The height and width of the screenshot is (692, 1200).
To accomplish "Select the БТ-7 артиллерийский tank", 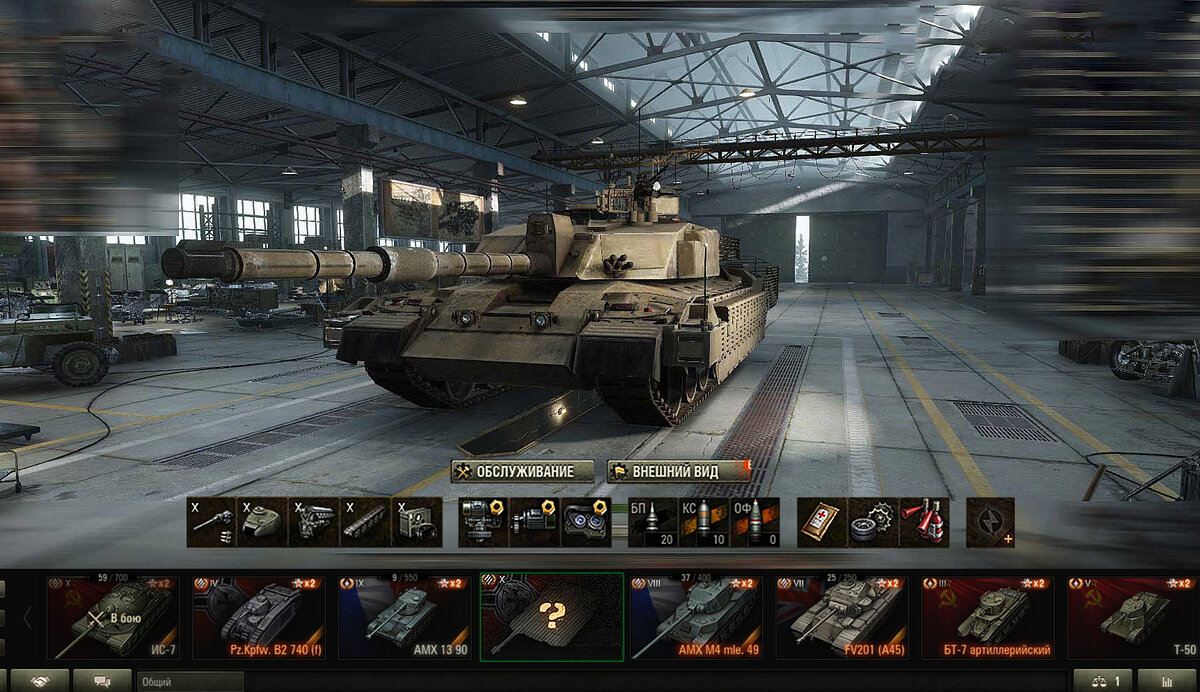I will point(989,617).
